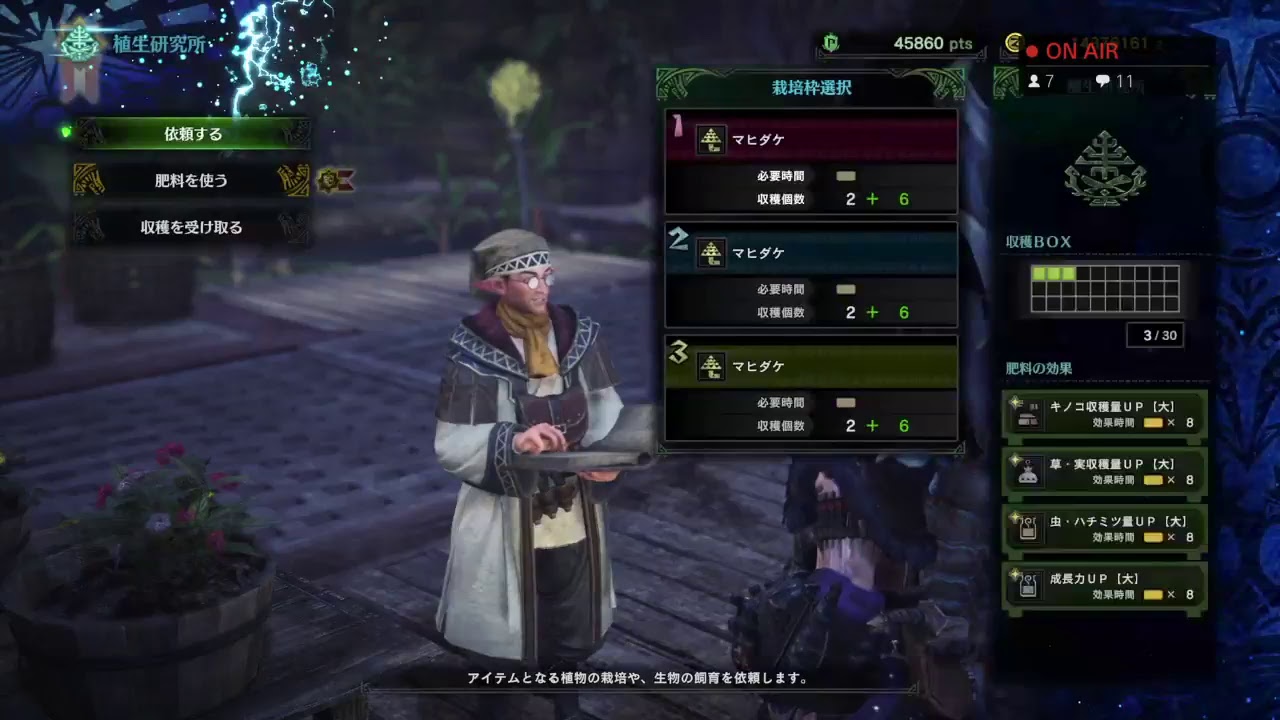Click the mushroom icon in cultivation slot 2
This screenshot has width=1280, height=720.
pos(711,255)
